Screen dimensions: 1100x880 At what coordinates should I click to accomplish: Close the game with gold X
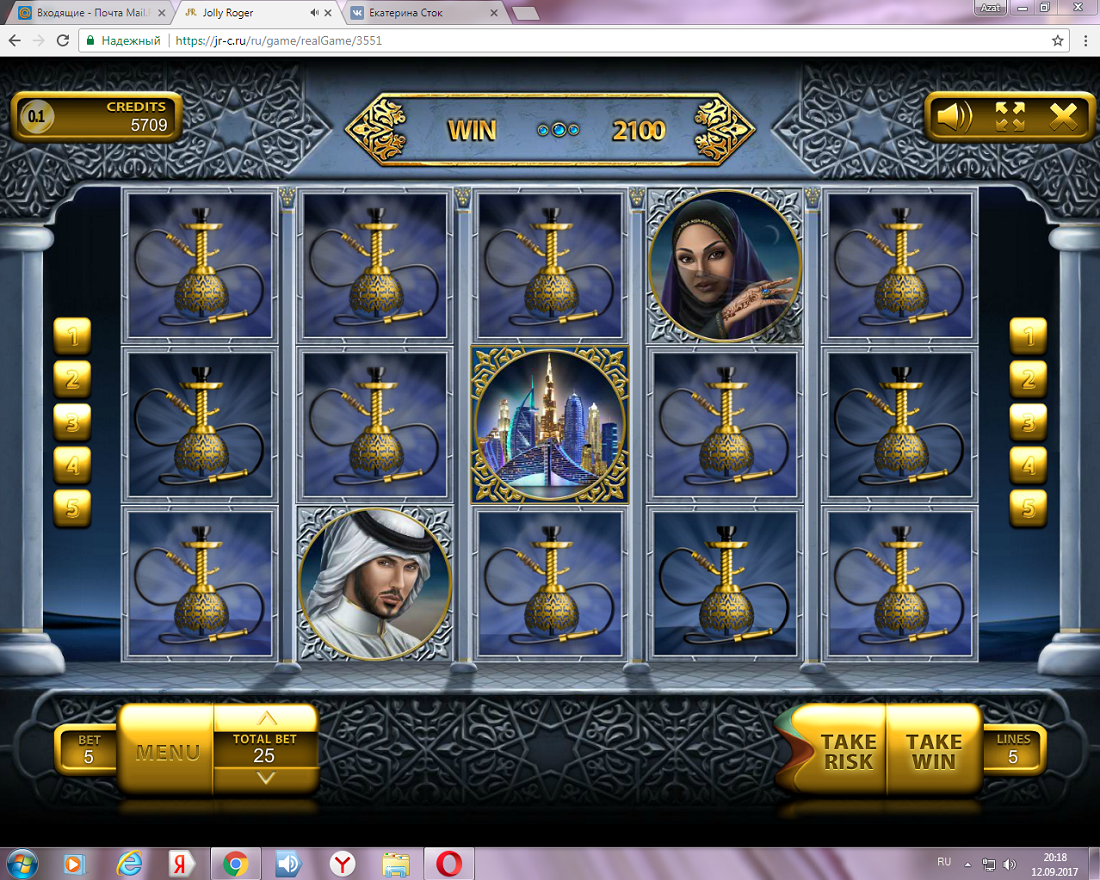click(1064, 117)
